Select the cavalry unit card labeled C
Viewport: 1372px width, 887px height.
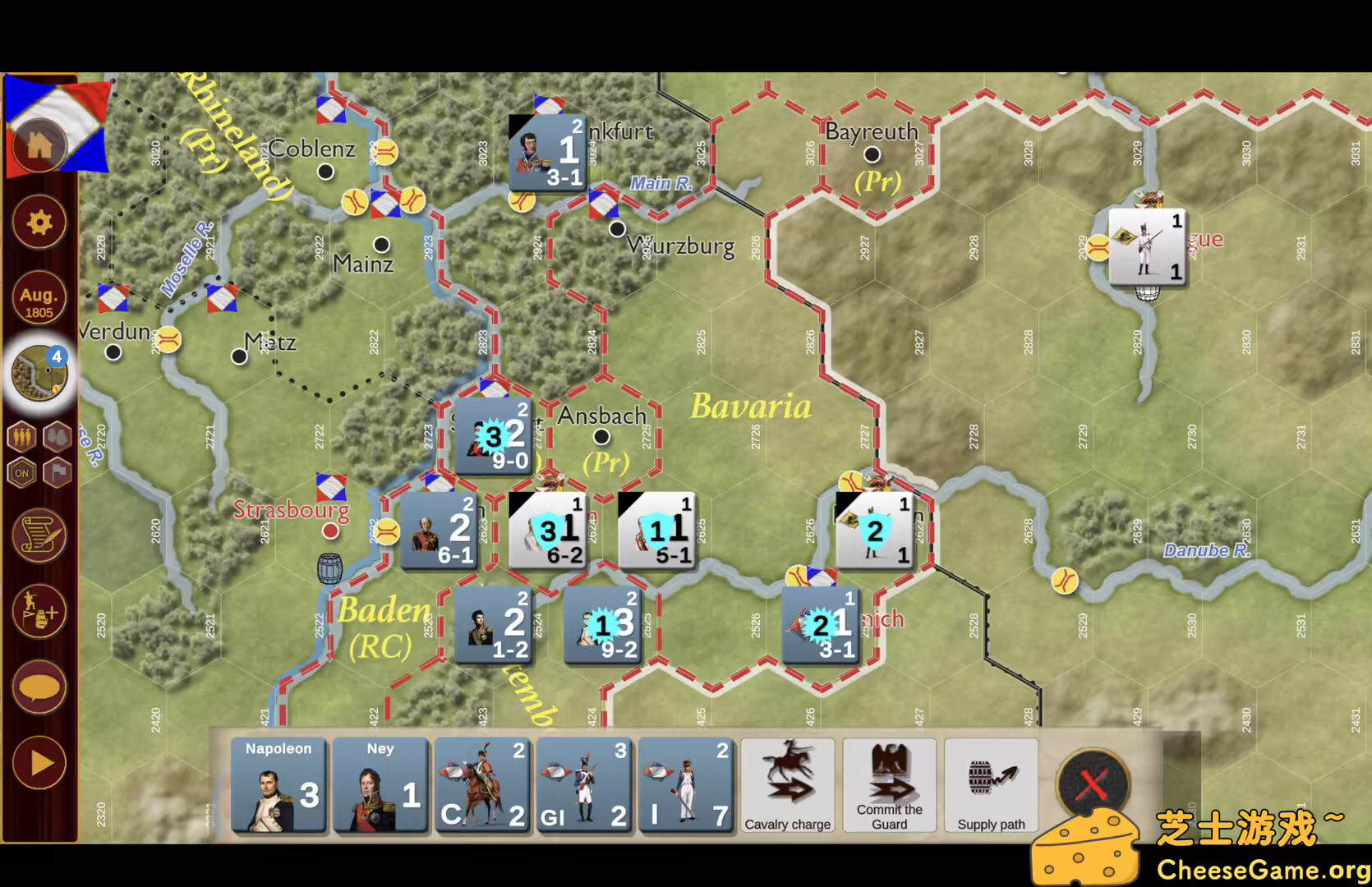[483, 784]
